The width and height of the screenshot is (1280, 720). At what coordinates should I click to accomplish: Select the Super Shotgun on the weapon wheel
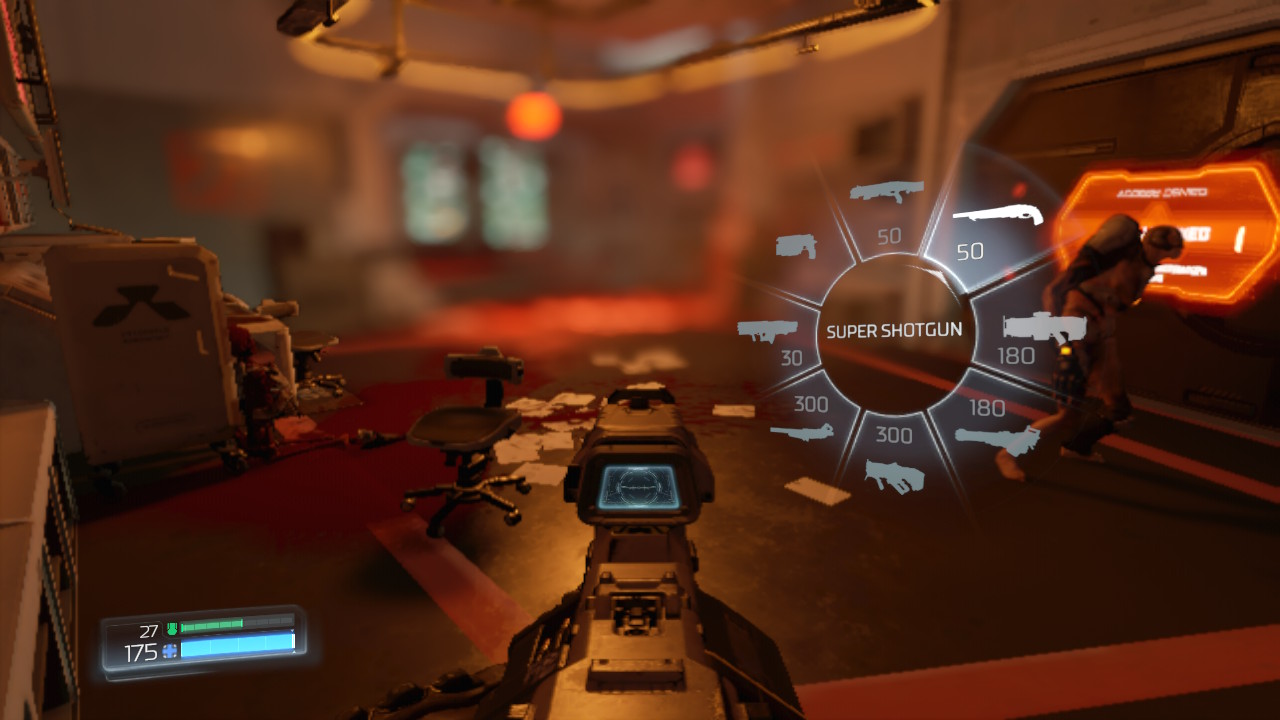(x=990, y=228)
